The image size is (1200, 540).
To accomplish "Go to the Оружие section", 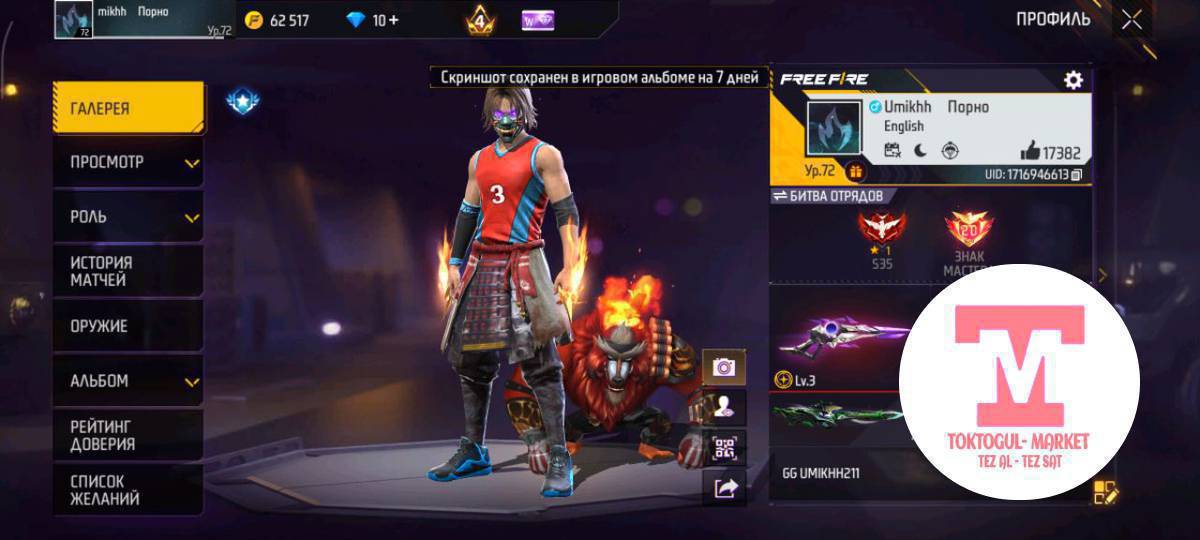I will 128,326.
